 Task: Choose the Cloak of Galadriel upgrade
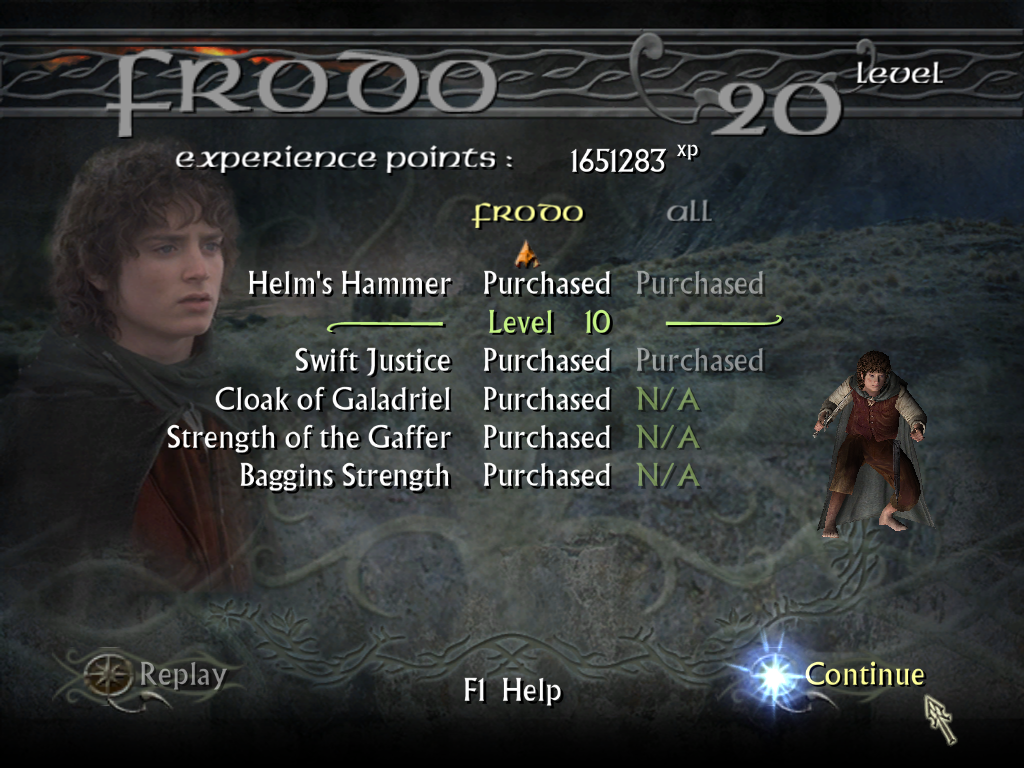[x=332, y=400]
